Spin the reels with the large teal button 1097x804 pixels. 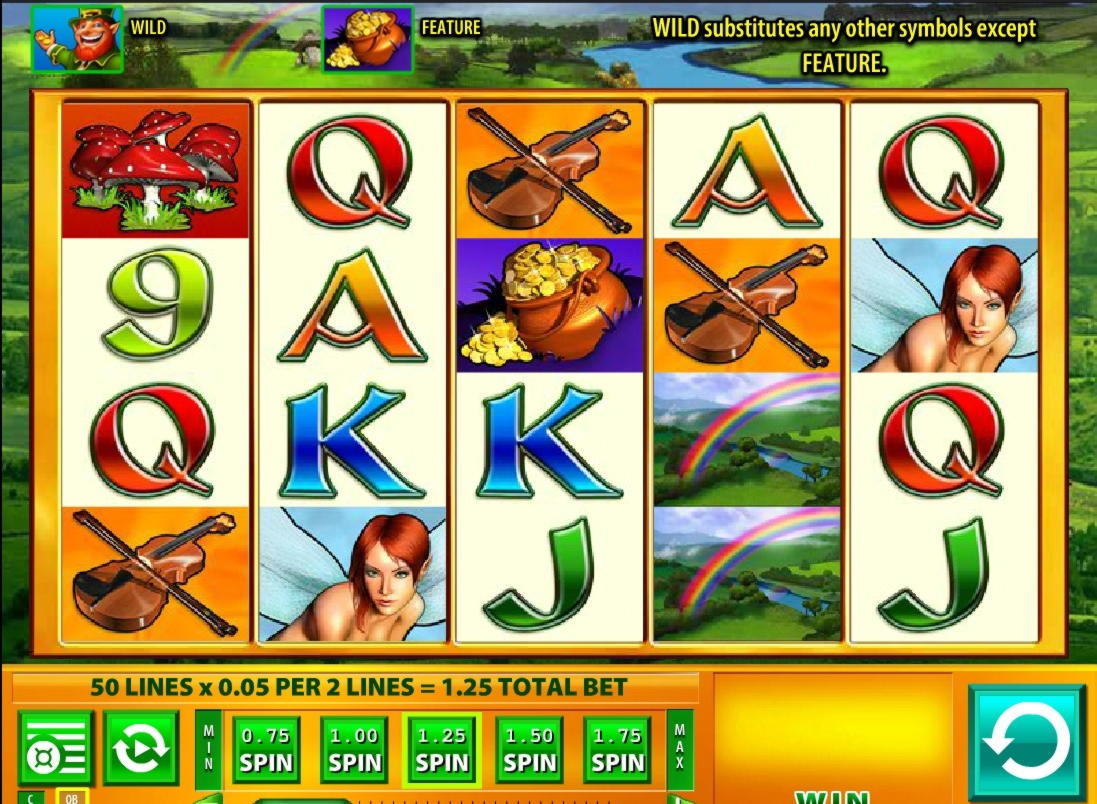(x=1026, y=742)
